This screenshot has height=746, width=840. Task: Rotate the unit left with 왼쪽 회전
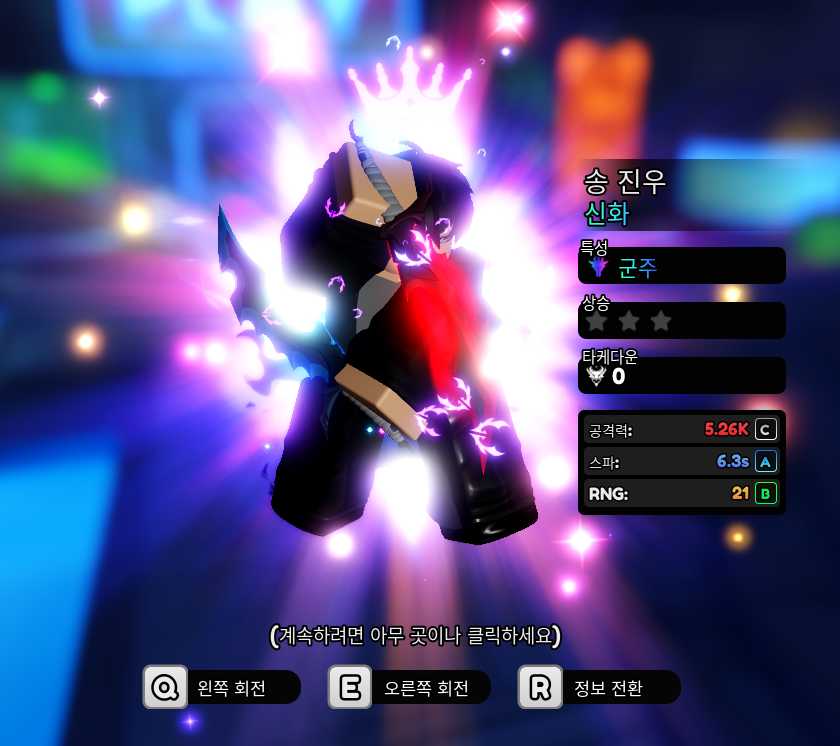pos(222,688)
